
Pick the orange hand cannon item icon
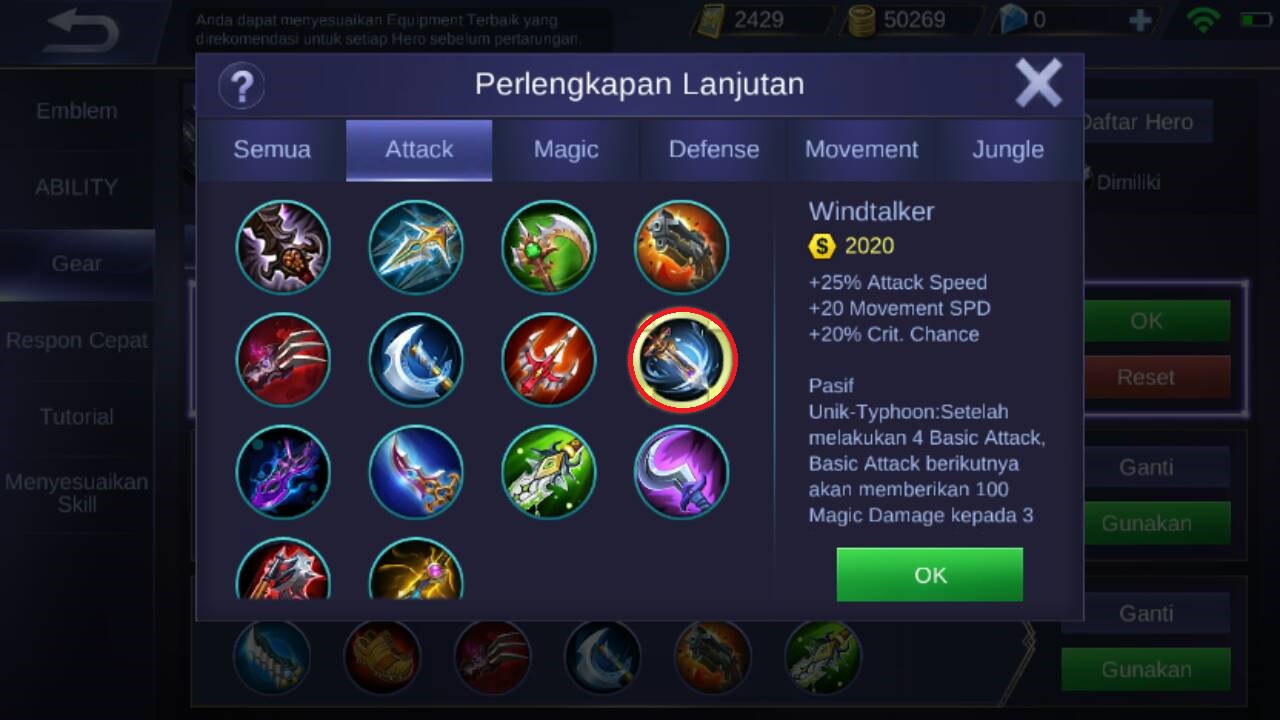pos(682,247)
